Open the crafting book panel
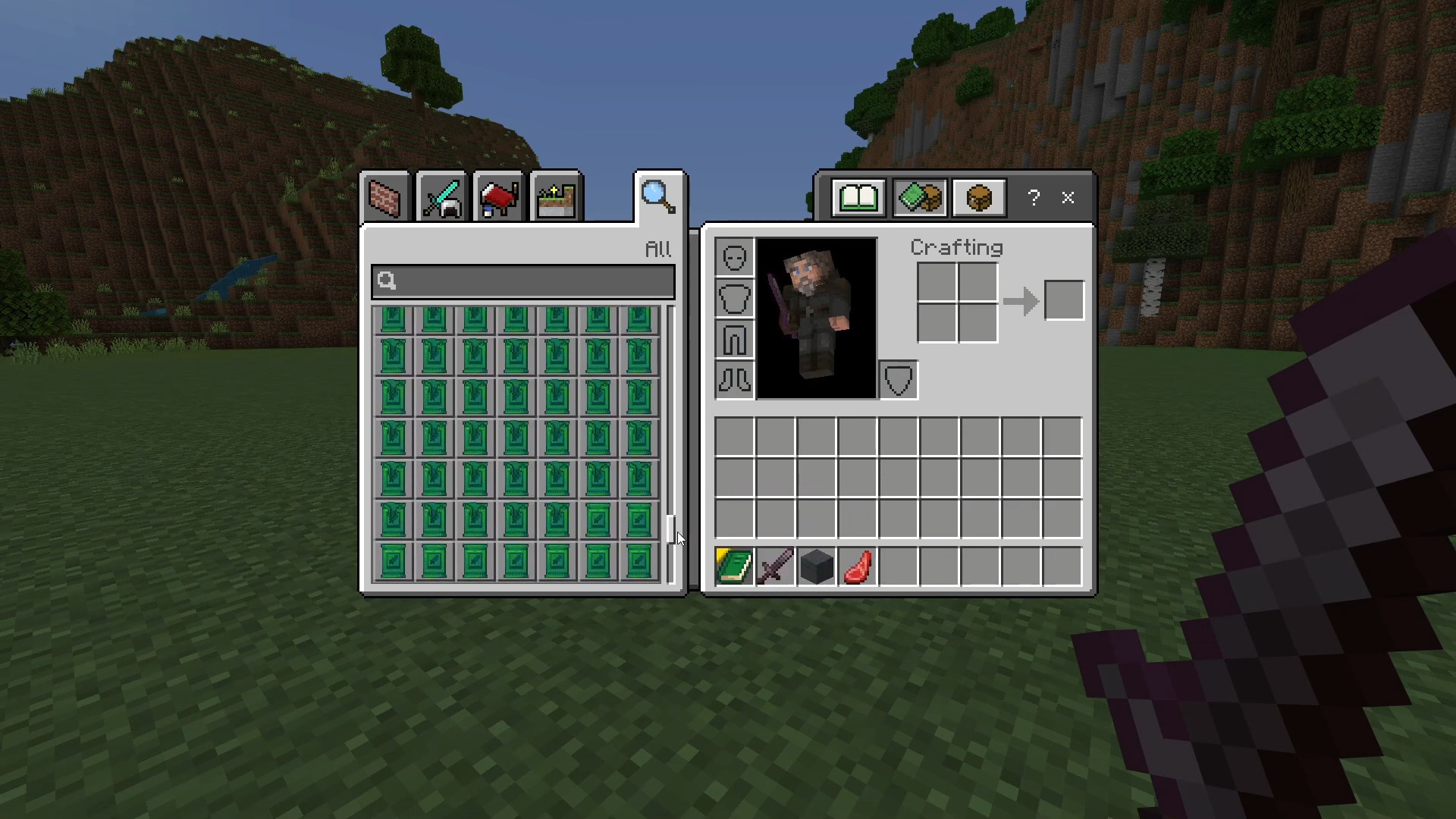1456x819 pixels. (x=859, y=197)
